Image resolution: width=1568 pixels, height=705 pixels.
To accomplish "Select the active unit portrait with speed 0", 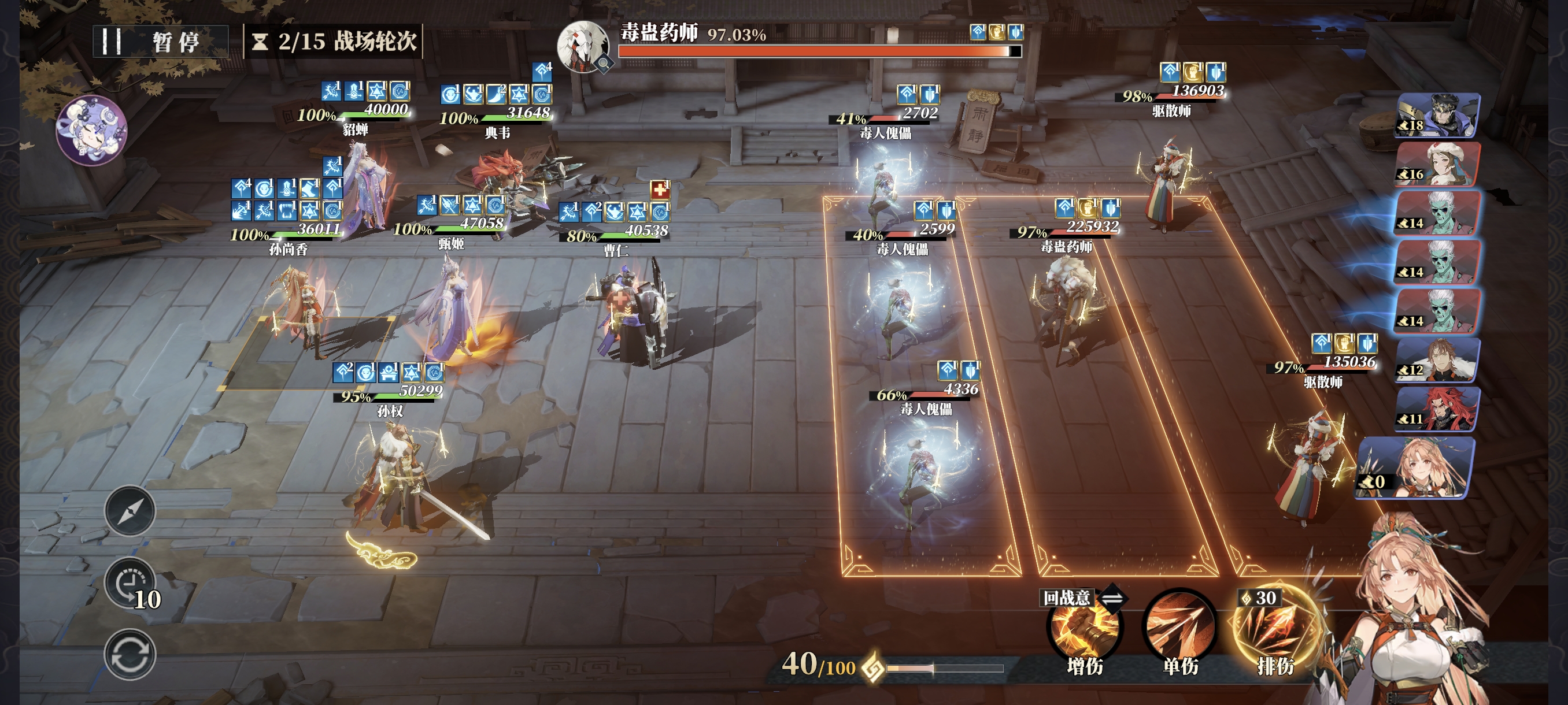I will coord(1415,467).
